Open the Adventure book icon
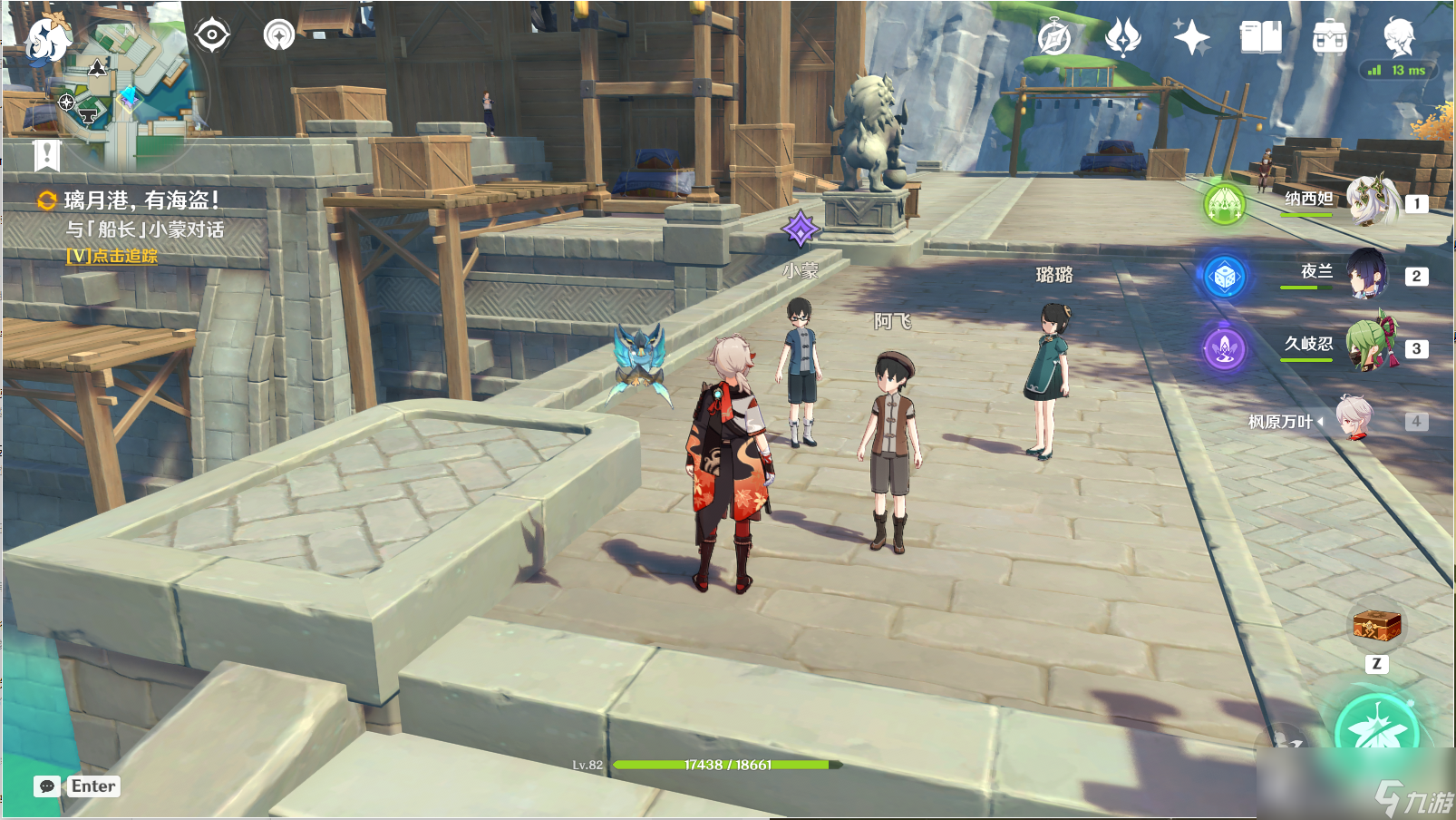The width and height of the screenshot is (1456, 820). click(x=1260, y=38)
